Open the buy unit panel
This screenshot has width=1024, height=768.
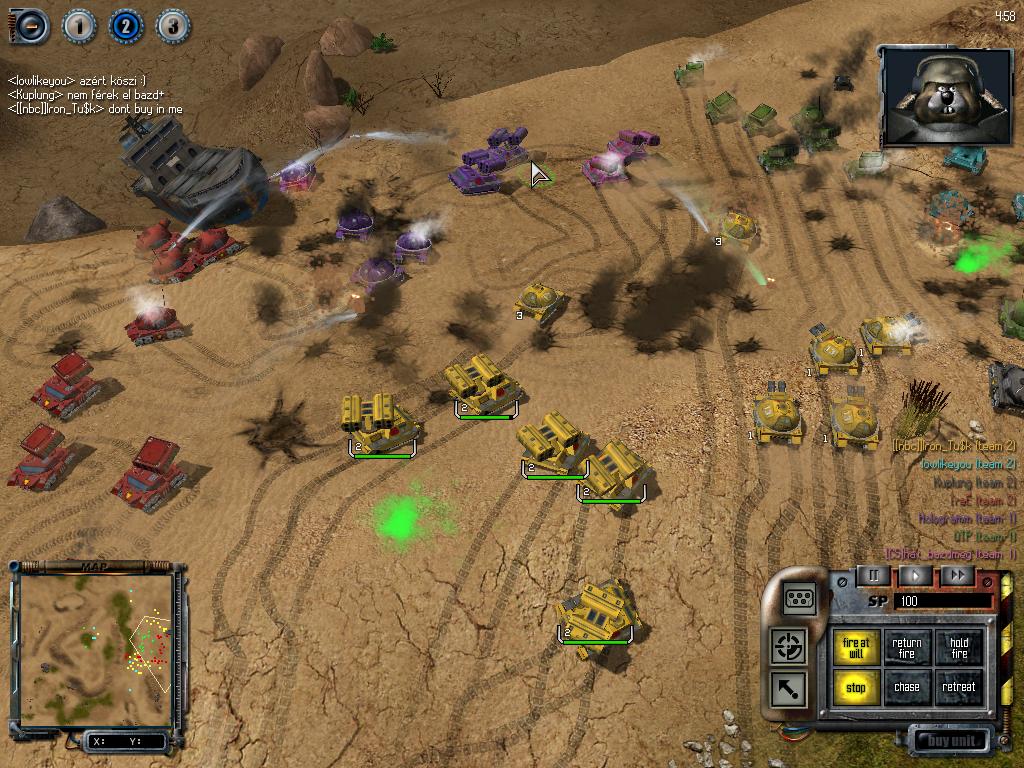coord(950,741)
